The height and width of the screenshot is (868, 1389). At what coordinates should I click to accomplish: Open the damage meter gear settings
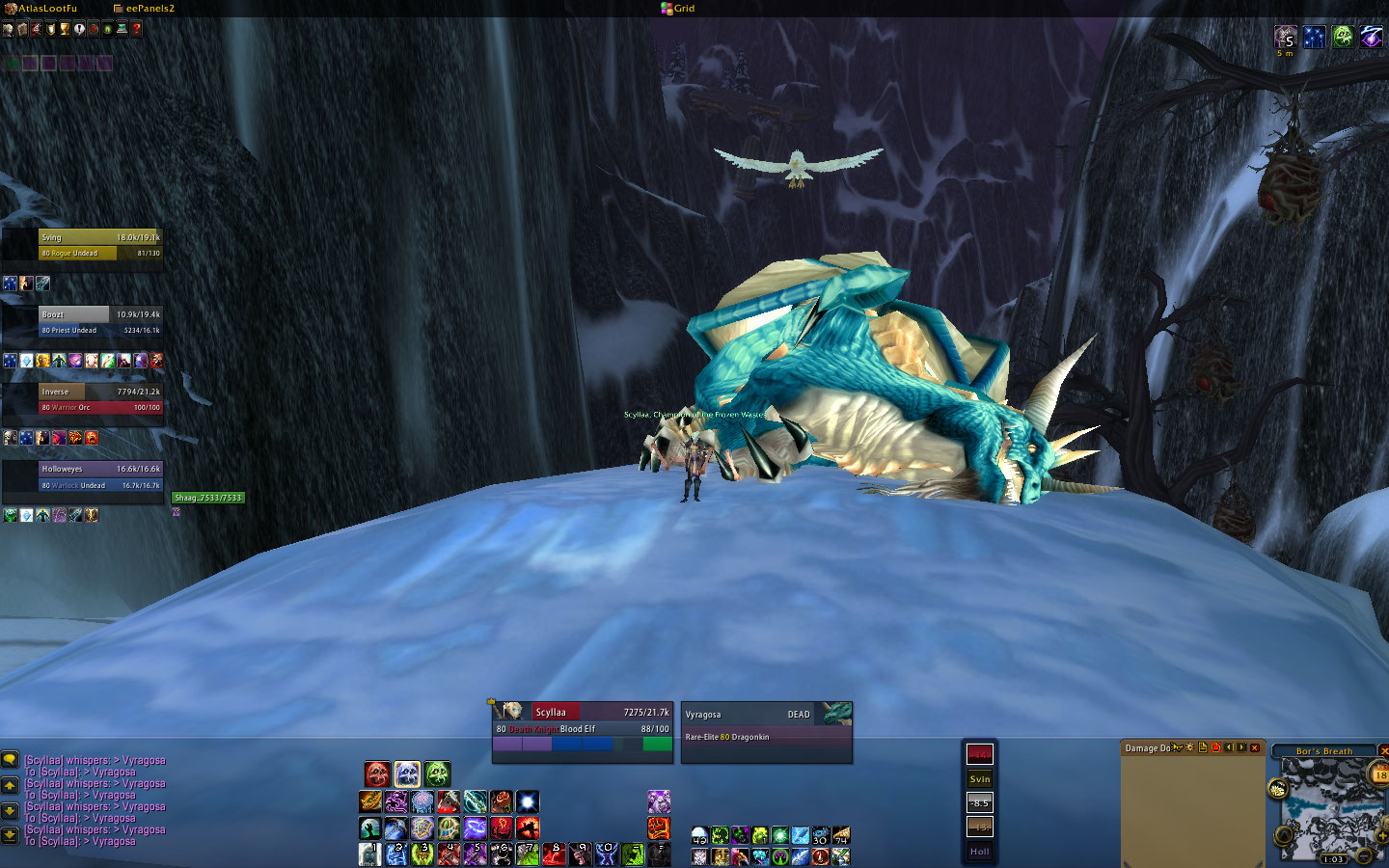pos(1189,747)
